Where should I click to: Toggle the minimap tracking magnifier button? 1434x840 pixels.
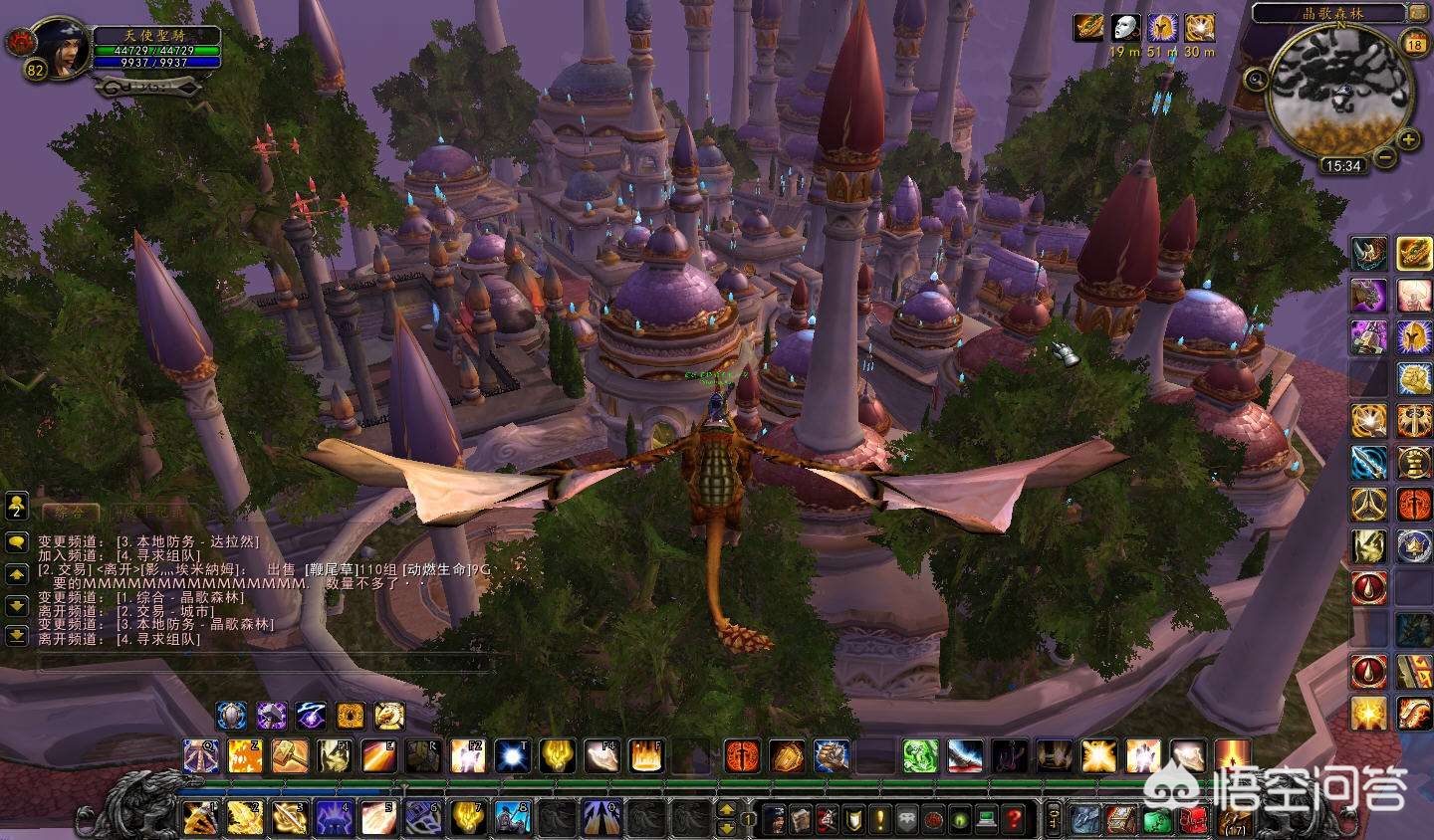click(x=1257, y=79)
